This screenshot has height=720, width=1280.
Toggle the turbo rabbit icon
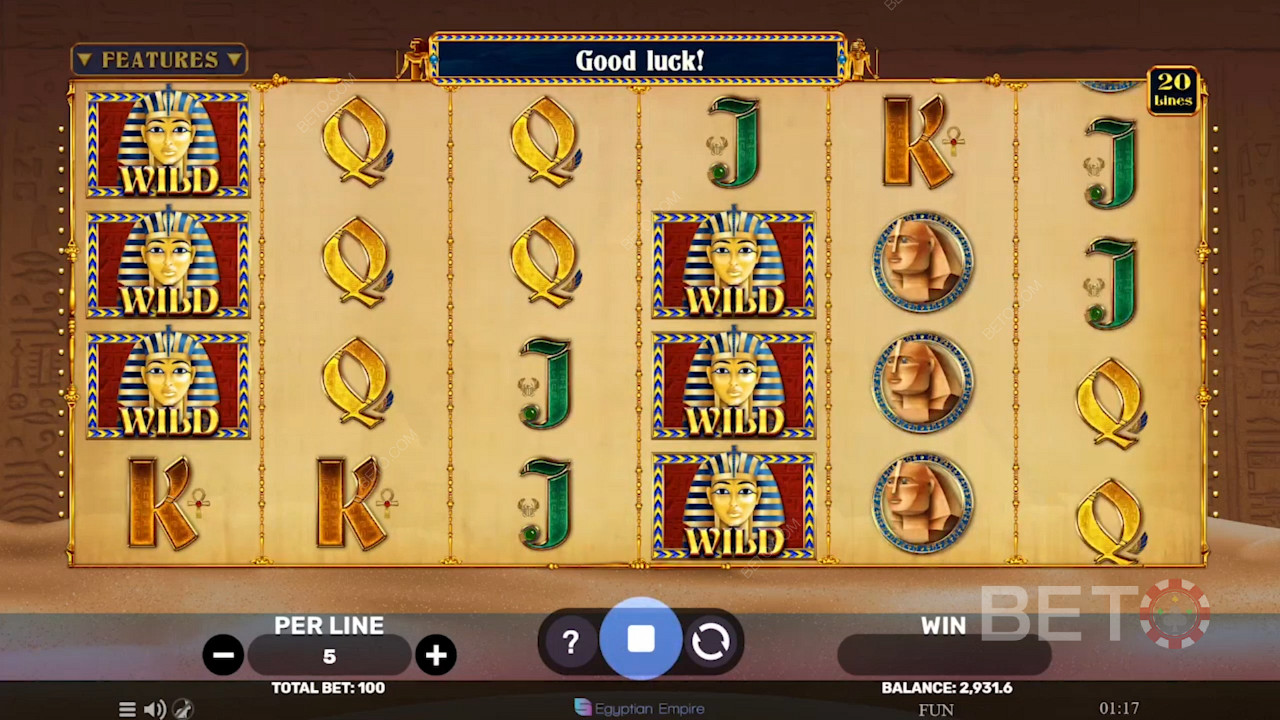[x=182, y=709]
